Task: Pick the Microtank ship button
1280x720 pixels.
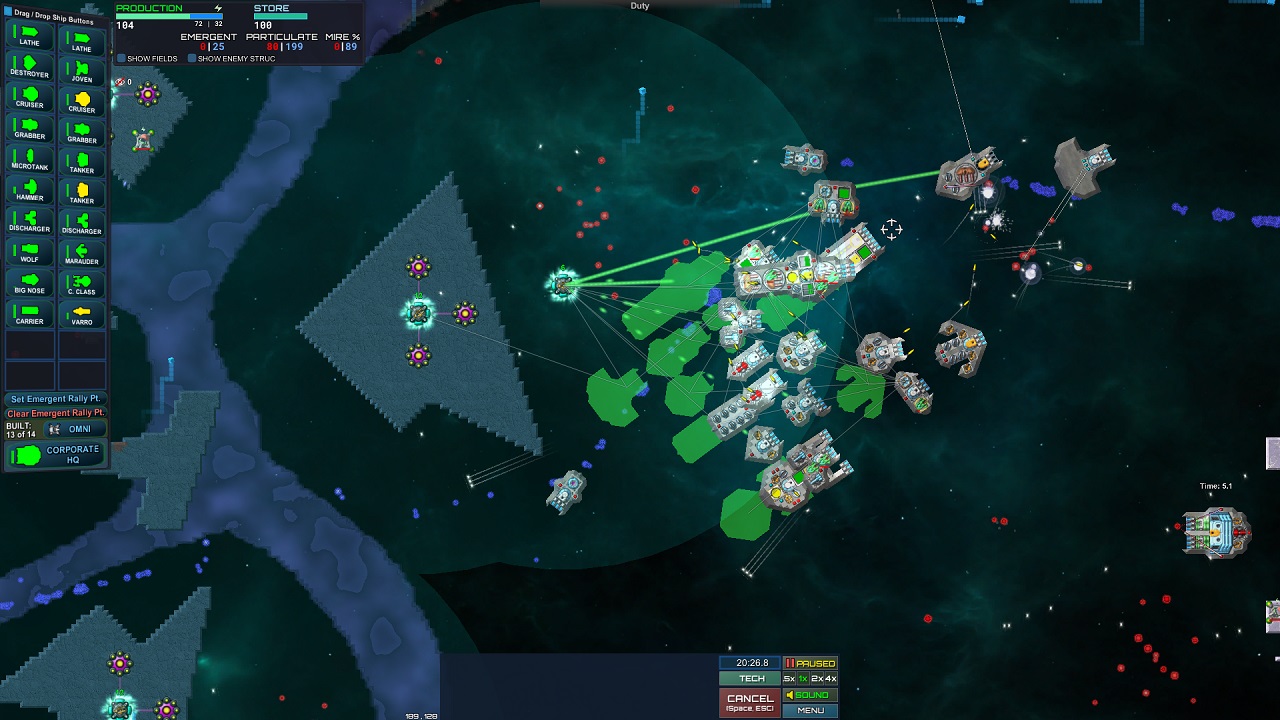Action: (29, 160)
